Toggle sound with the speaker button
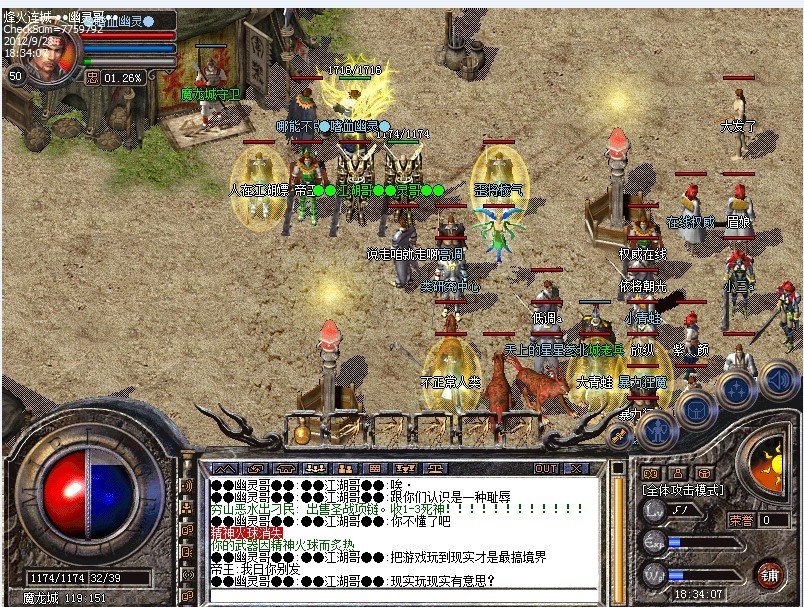The width and height of the screenshot is (804, 607). click(776, 379)
